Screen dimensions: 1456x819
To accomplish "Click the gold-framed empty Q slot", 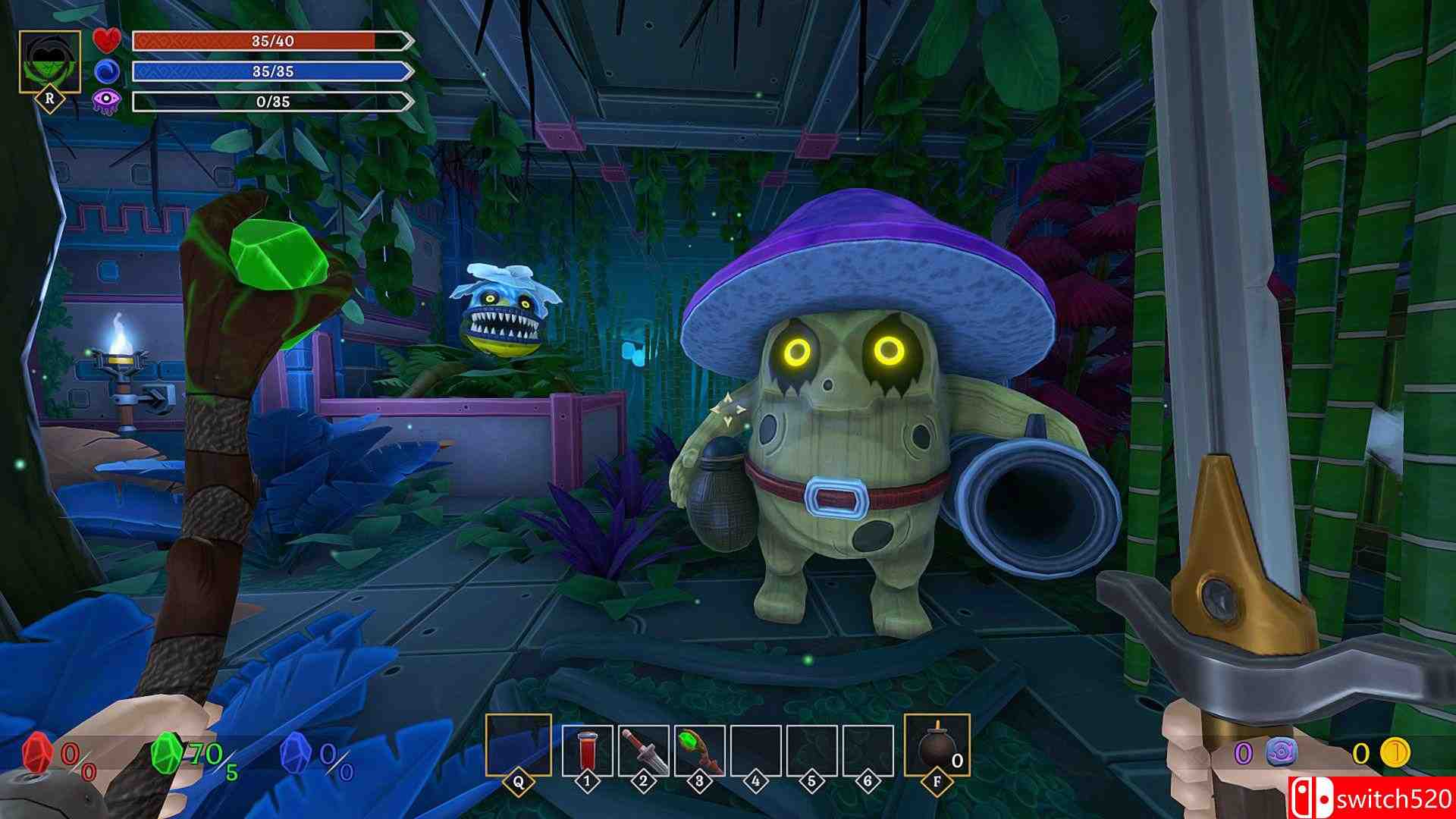I will (x=519, y=745).
